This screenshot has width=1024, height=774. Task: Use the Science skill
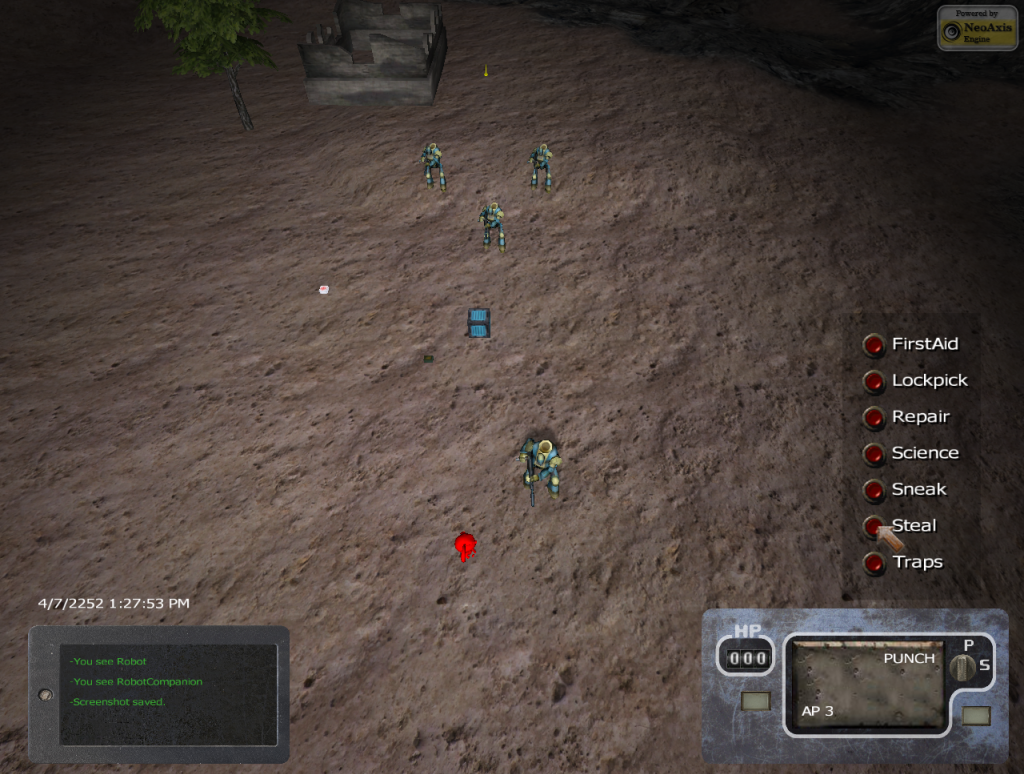click(874, 454)
